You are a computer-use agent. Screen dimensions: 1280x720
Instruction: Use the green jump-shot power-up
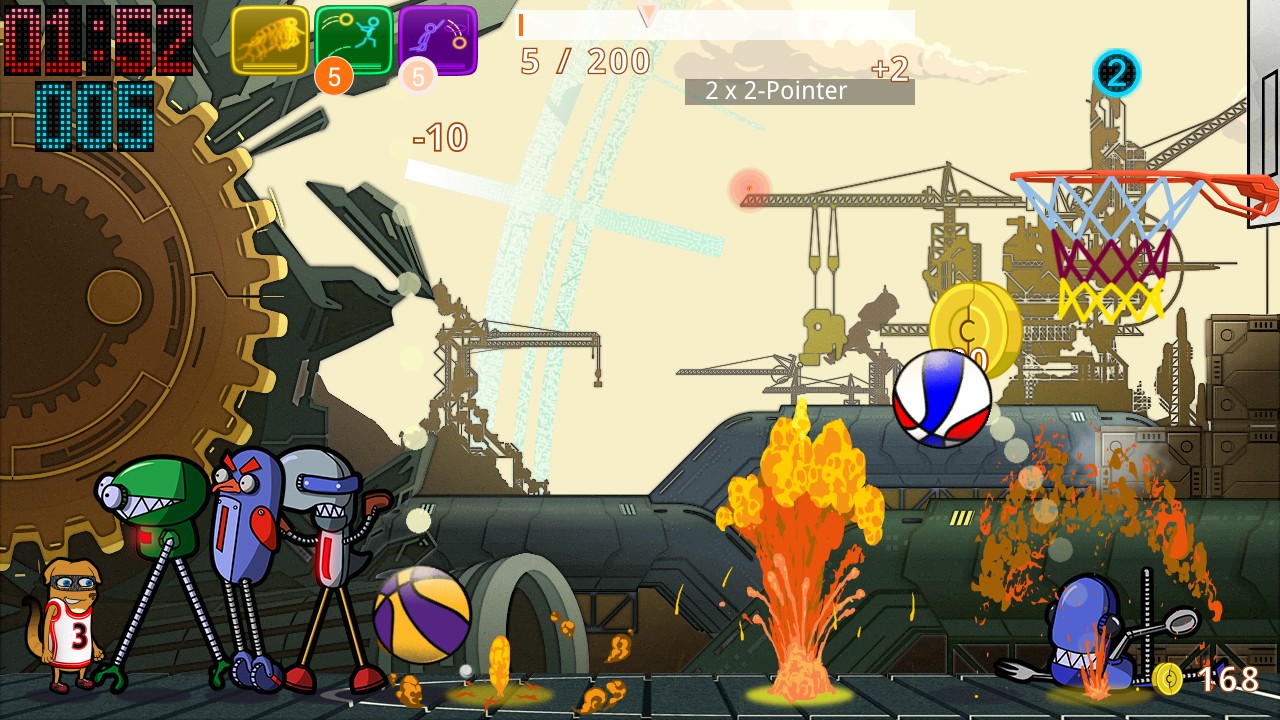coord(354,40)
